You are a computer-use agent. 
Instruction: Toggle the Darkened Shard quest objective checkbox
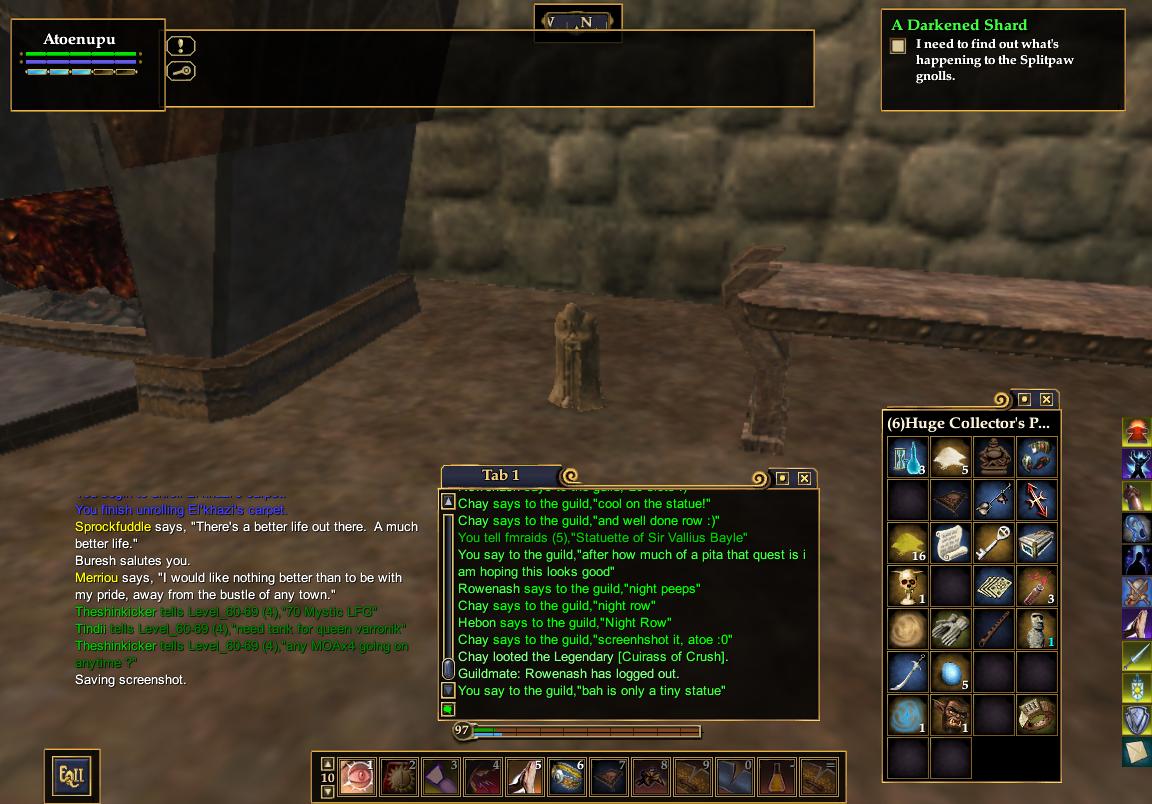tap(898, 46)
